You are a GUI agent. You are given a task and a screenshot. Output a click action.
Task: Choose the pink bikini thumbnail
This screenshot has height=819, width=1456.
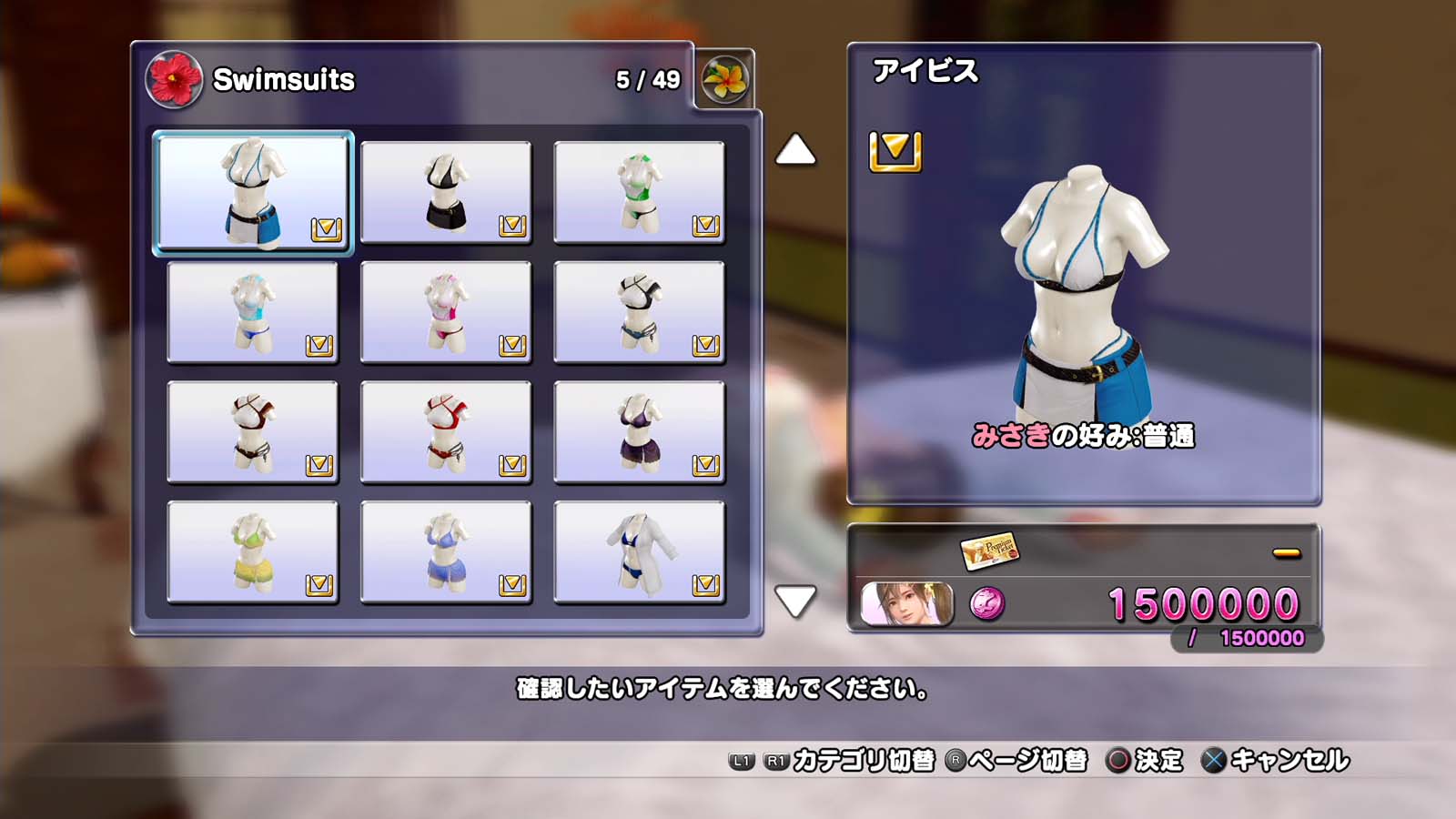(x=446, y=312)
